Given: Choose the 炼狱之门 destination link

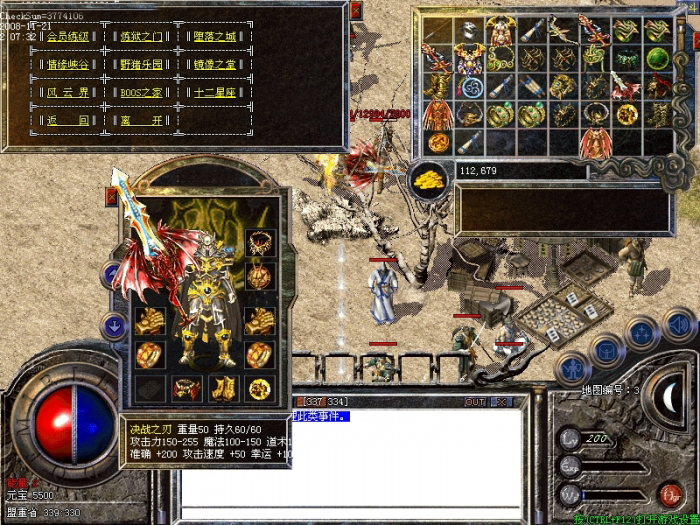Looking at the screenshot, I should click(142, 37).
